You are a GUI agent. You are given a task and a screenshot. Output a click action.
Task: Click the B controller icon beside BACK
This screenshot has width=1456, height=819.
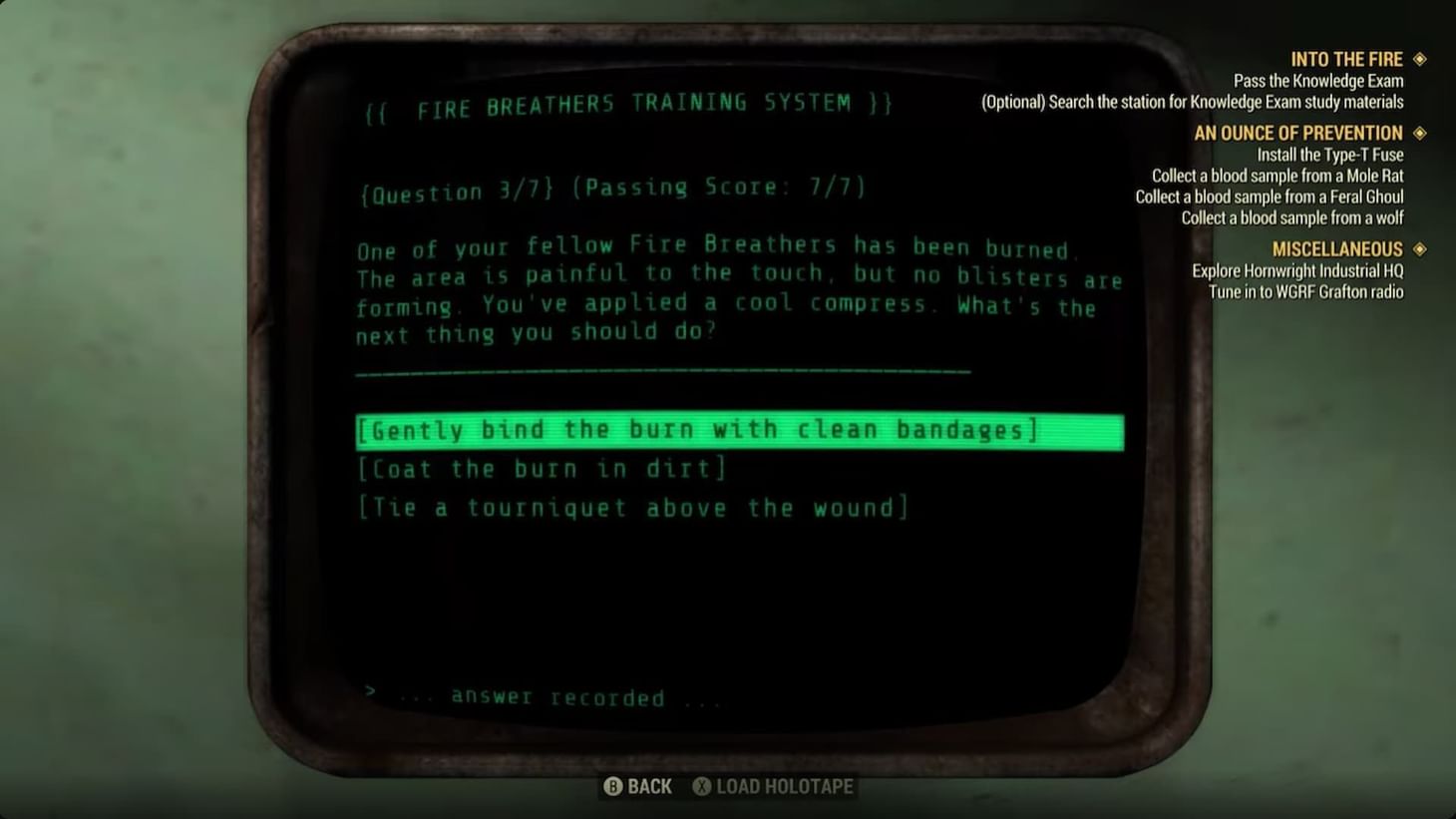click(x=615, y=786)
